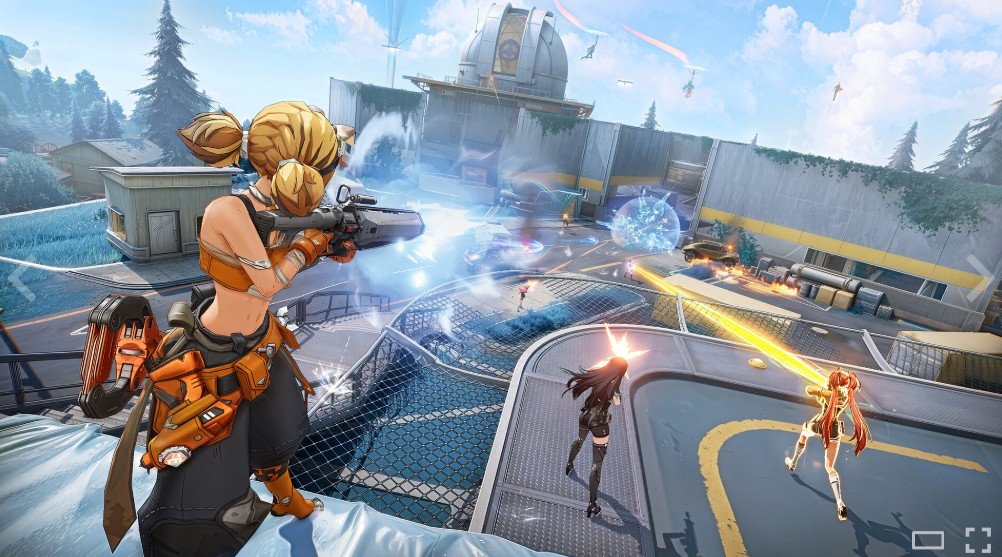This screenshot has width=1002, height=557.
Task: Enter fullscreen view
Action: pos(977,538)
